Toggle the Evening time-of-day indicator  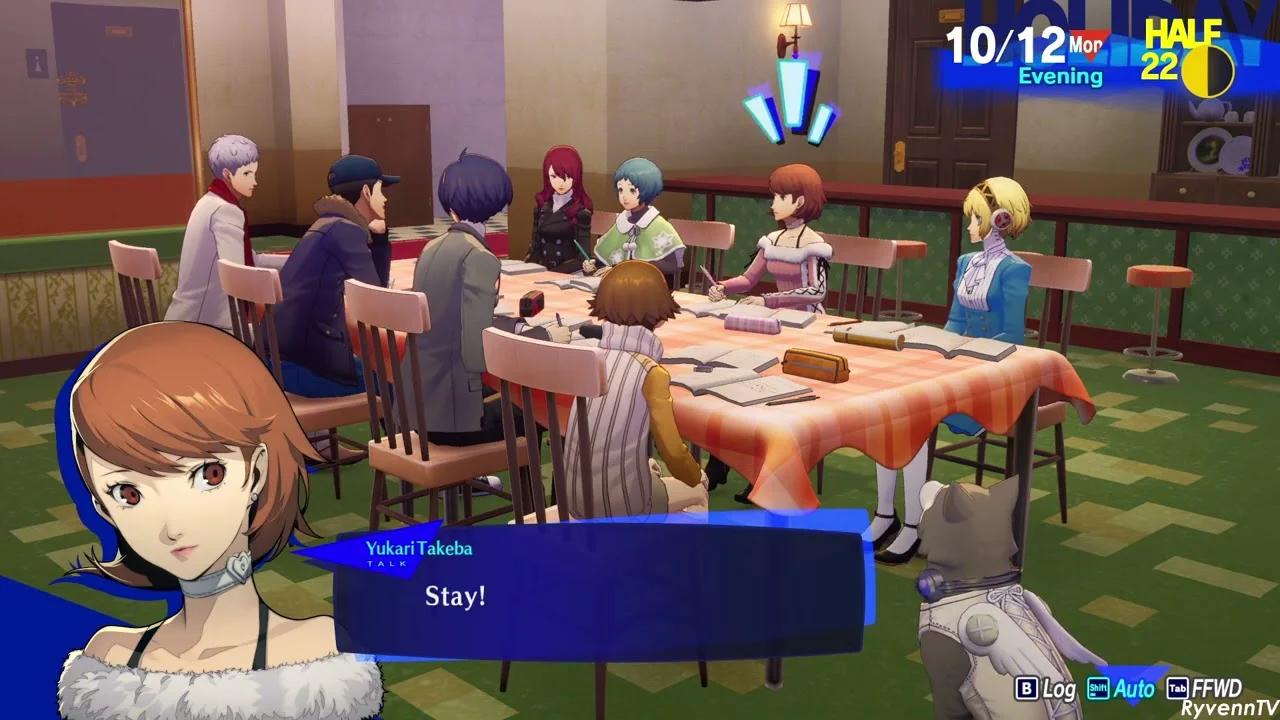[1058, 74]
